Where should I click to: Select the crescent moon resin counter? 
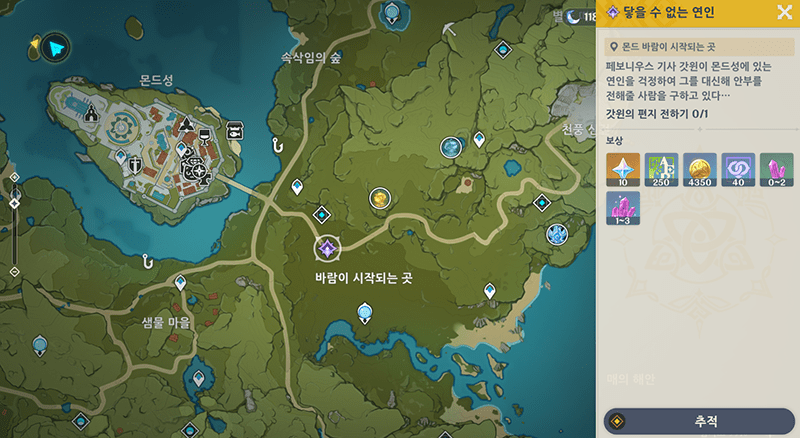pos(573,15)
